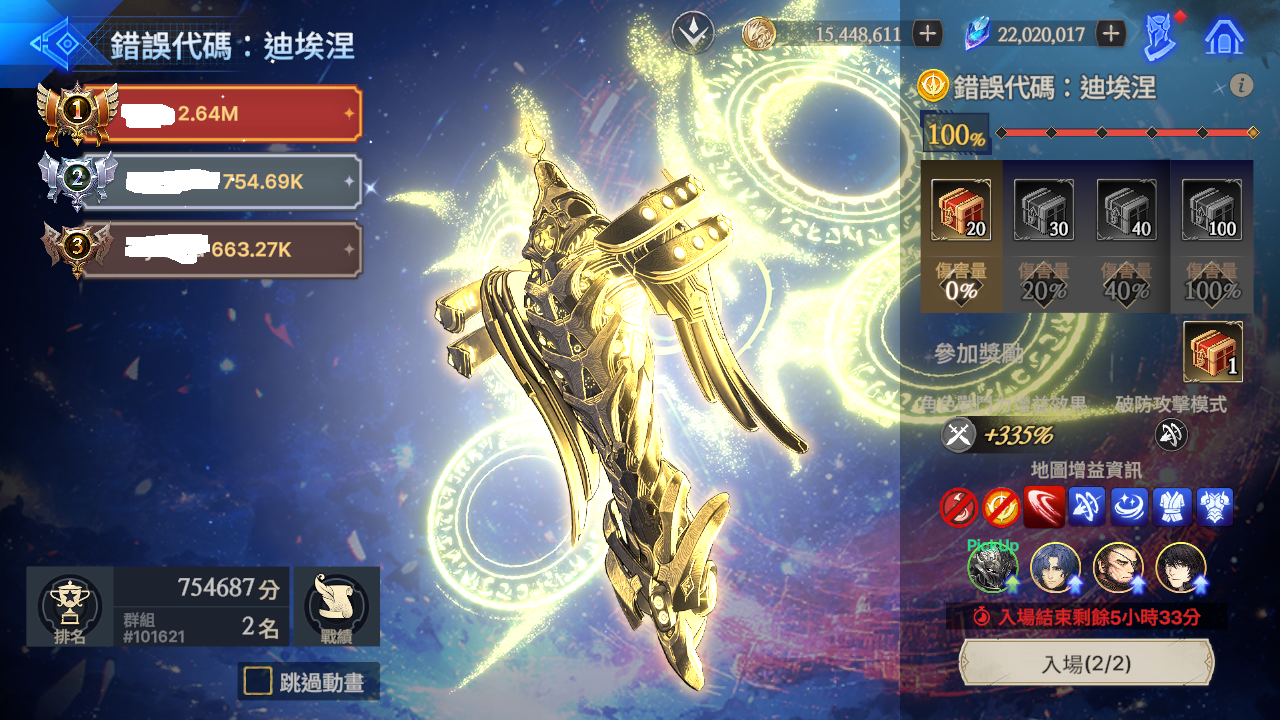Add gold with the plus button
This screenshot has width=1280, height=720.
coord(928,34)
